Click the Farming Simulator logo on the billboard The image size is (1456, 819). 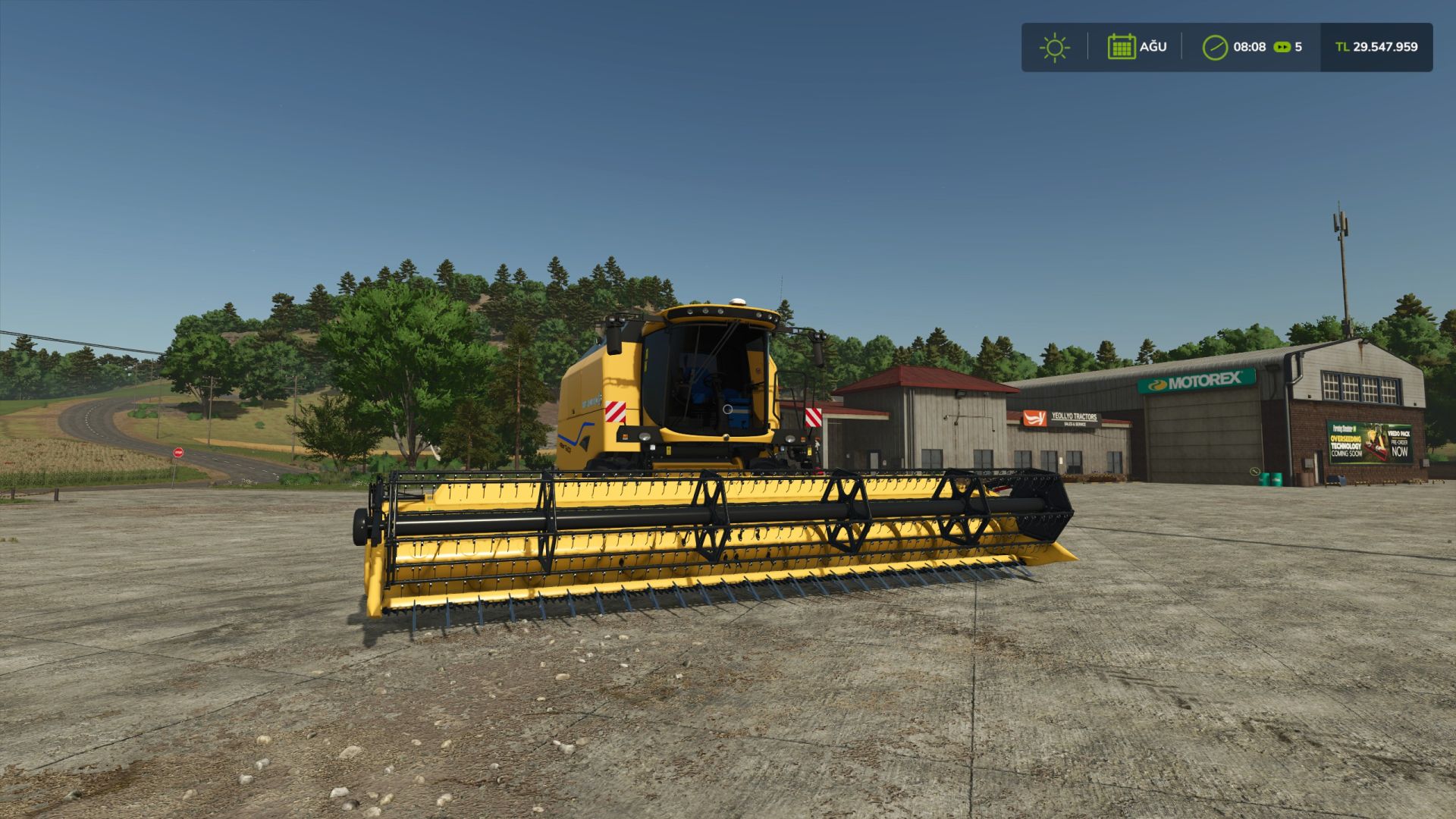[x=1344, y=429]
